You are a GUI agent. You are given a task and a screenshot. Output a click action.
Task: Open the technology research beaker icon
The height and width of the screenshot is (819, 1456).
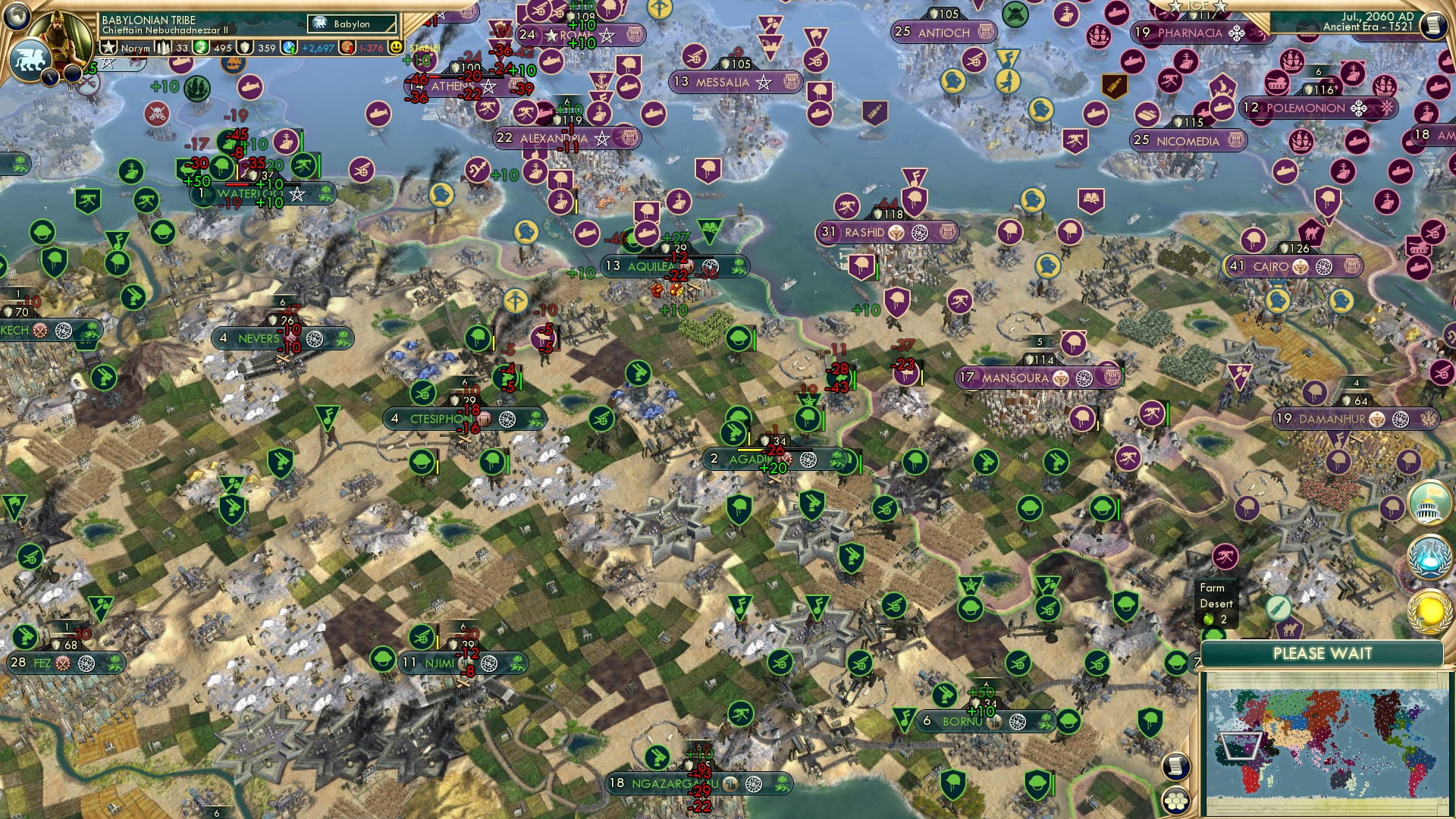click(1428, 555)
